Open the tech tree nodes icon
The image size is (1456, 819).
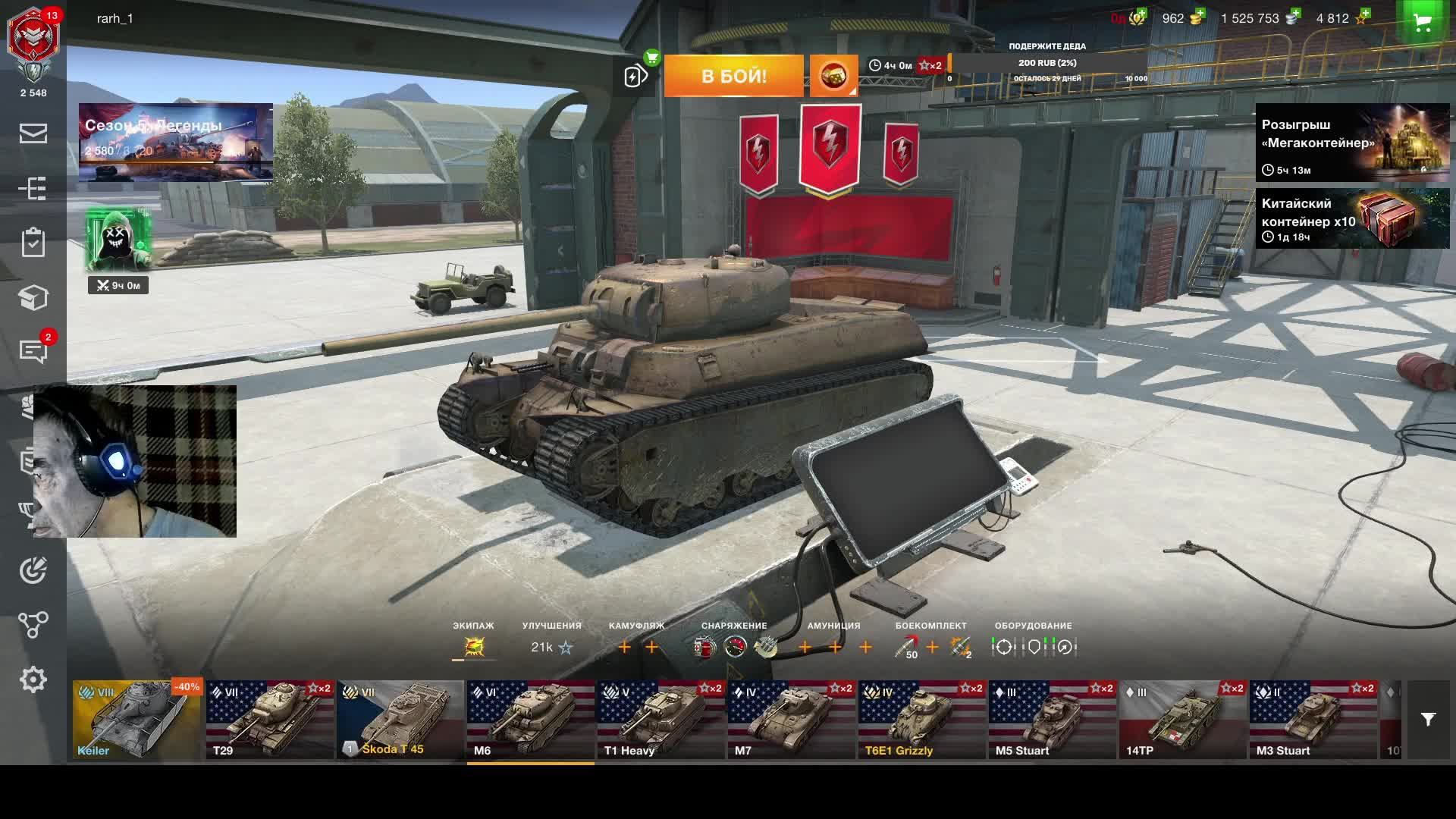pos(33,625)
